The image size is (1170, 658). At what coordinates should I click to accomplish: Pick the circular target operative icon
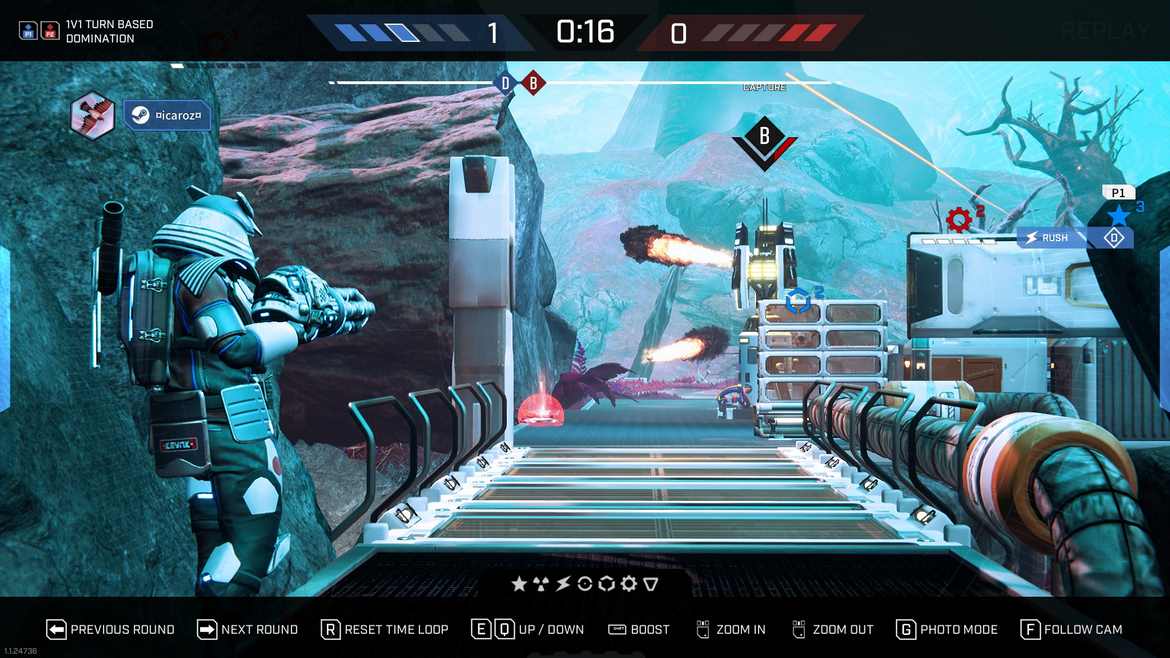(x=585, y=584)
